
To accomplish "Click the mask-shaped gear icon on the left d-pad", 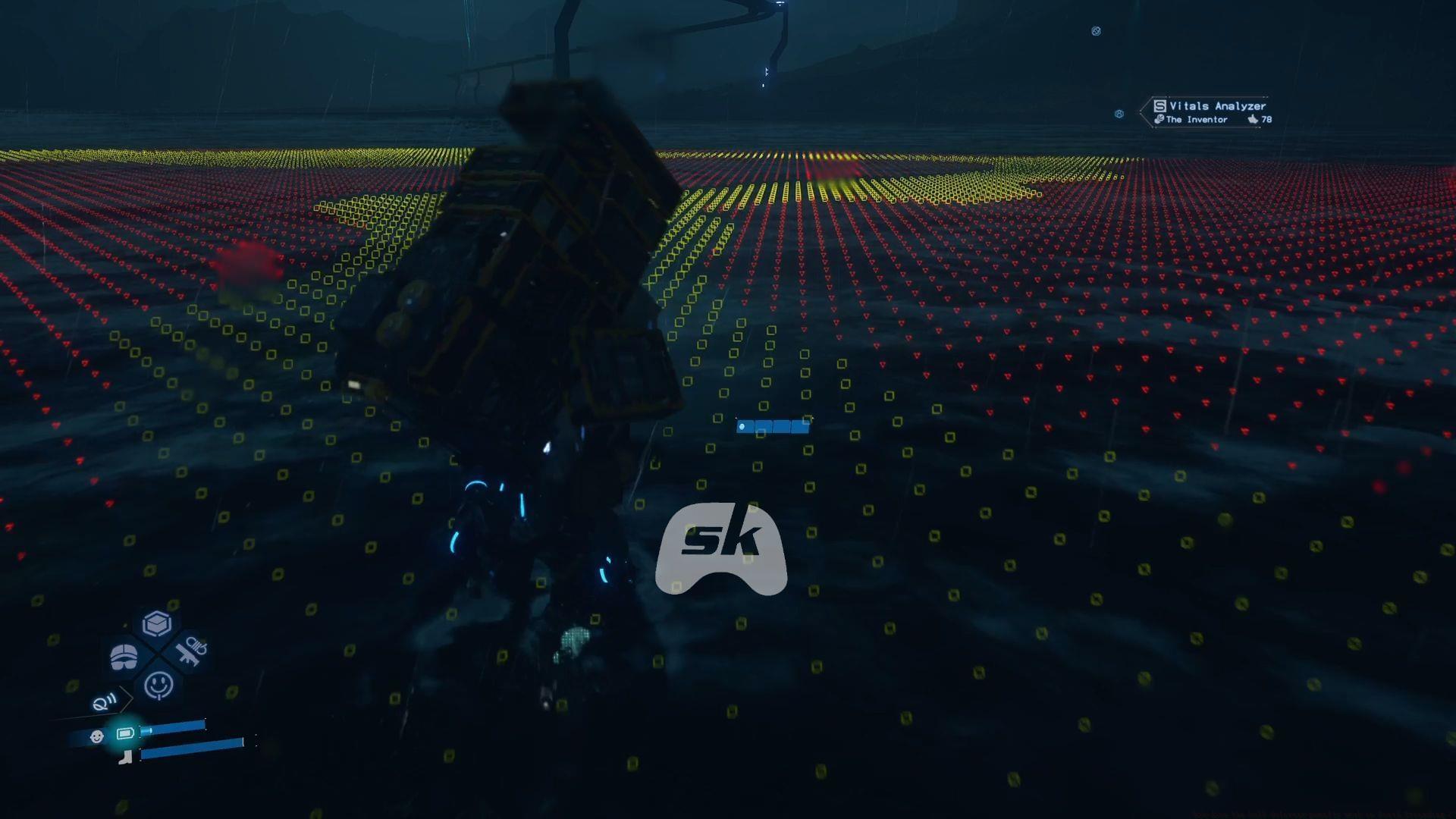I will point(123,655).
